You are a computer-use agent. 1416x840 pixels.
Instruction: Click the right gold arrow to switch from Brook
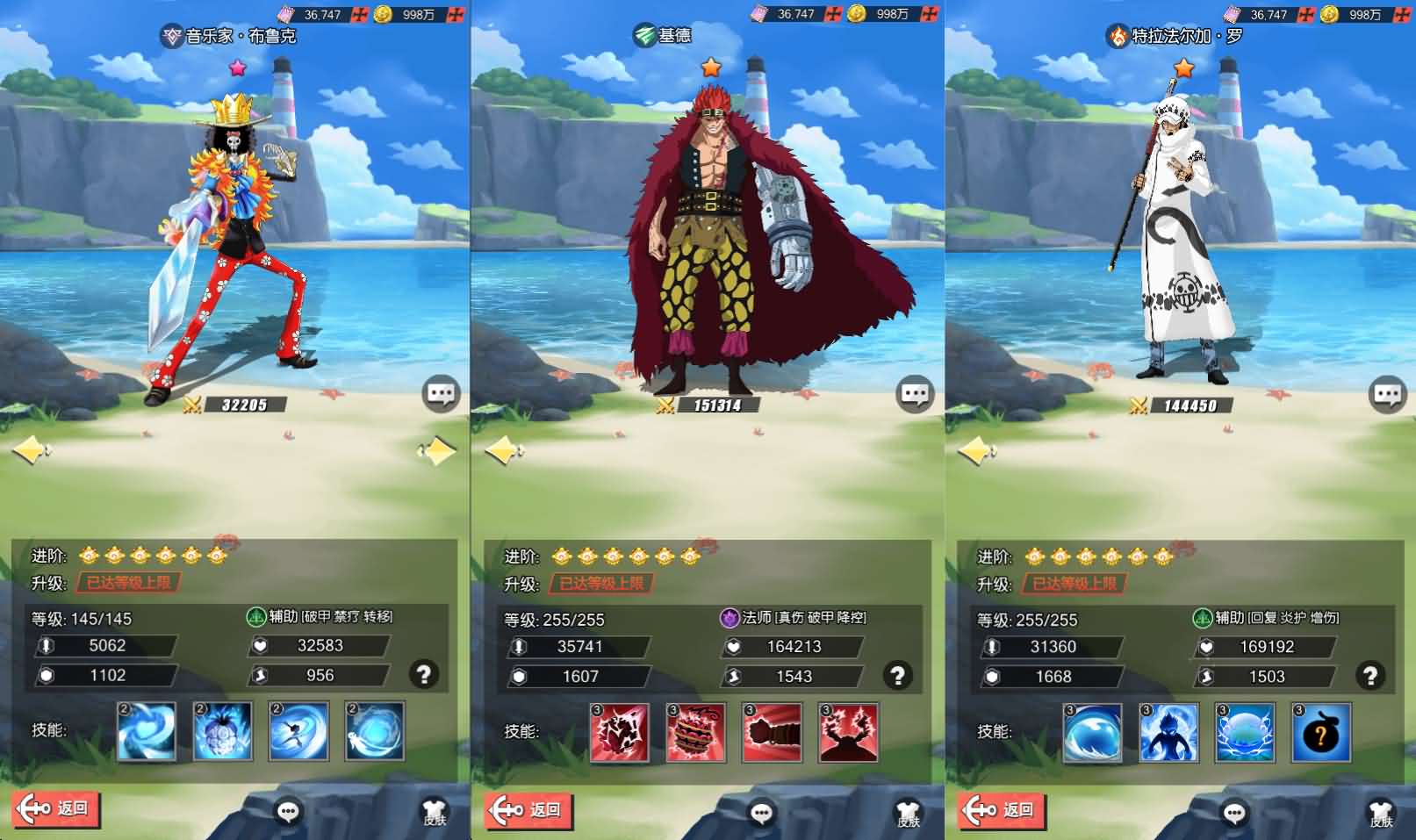pos(436,450)
